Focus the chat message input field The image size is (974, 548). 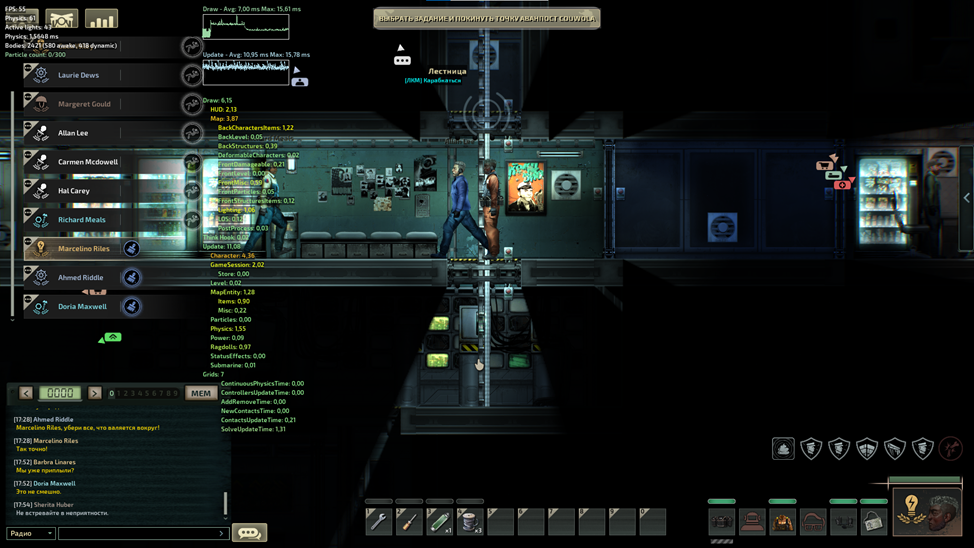coord(140,533)
